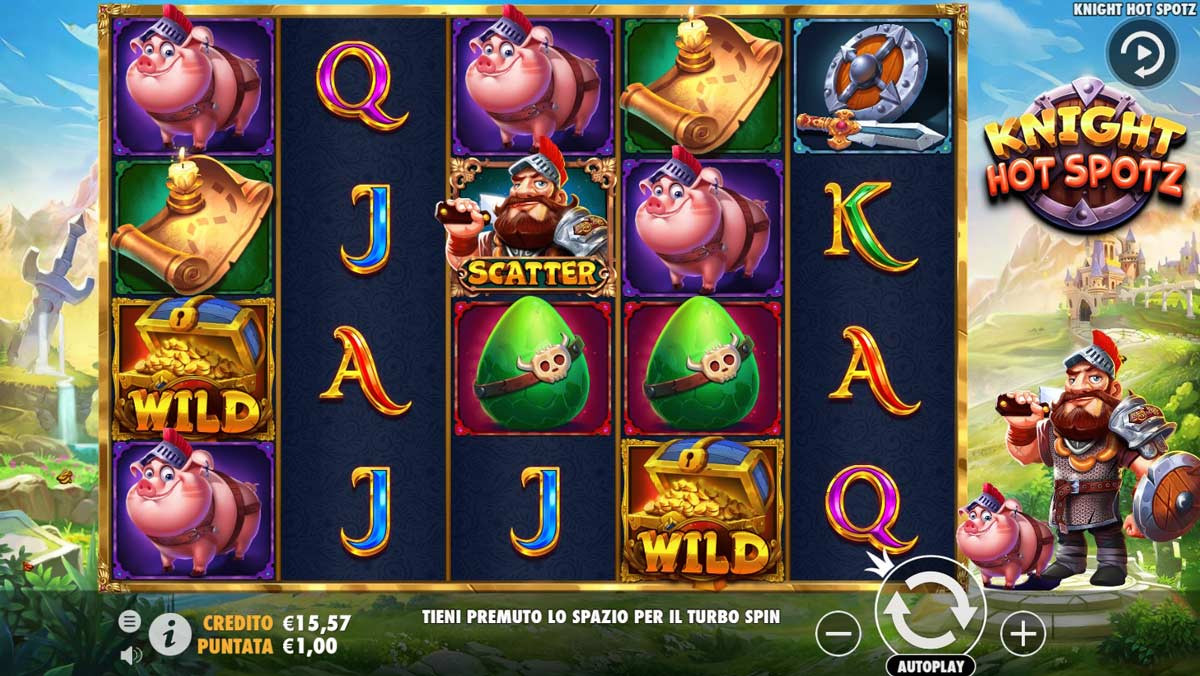Open the hamburger settings menu

click(130, 622)
